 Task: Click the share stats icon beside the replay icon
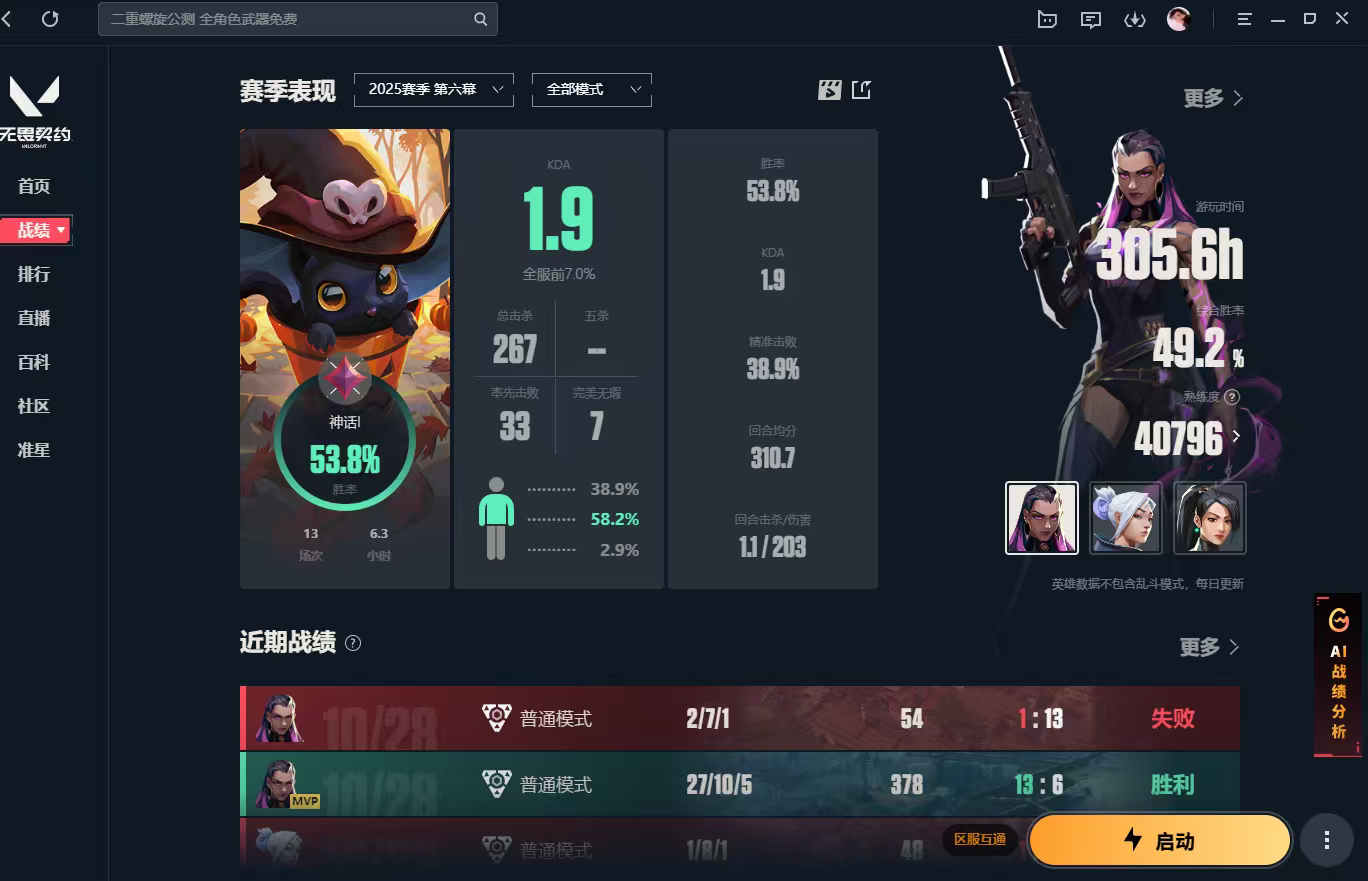pos(862,89)
